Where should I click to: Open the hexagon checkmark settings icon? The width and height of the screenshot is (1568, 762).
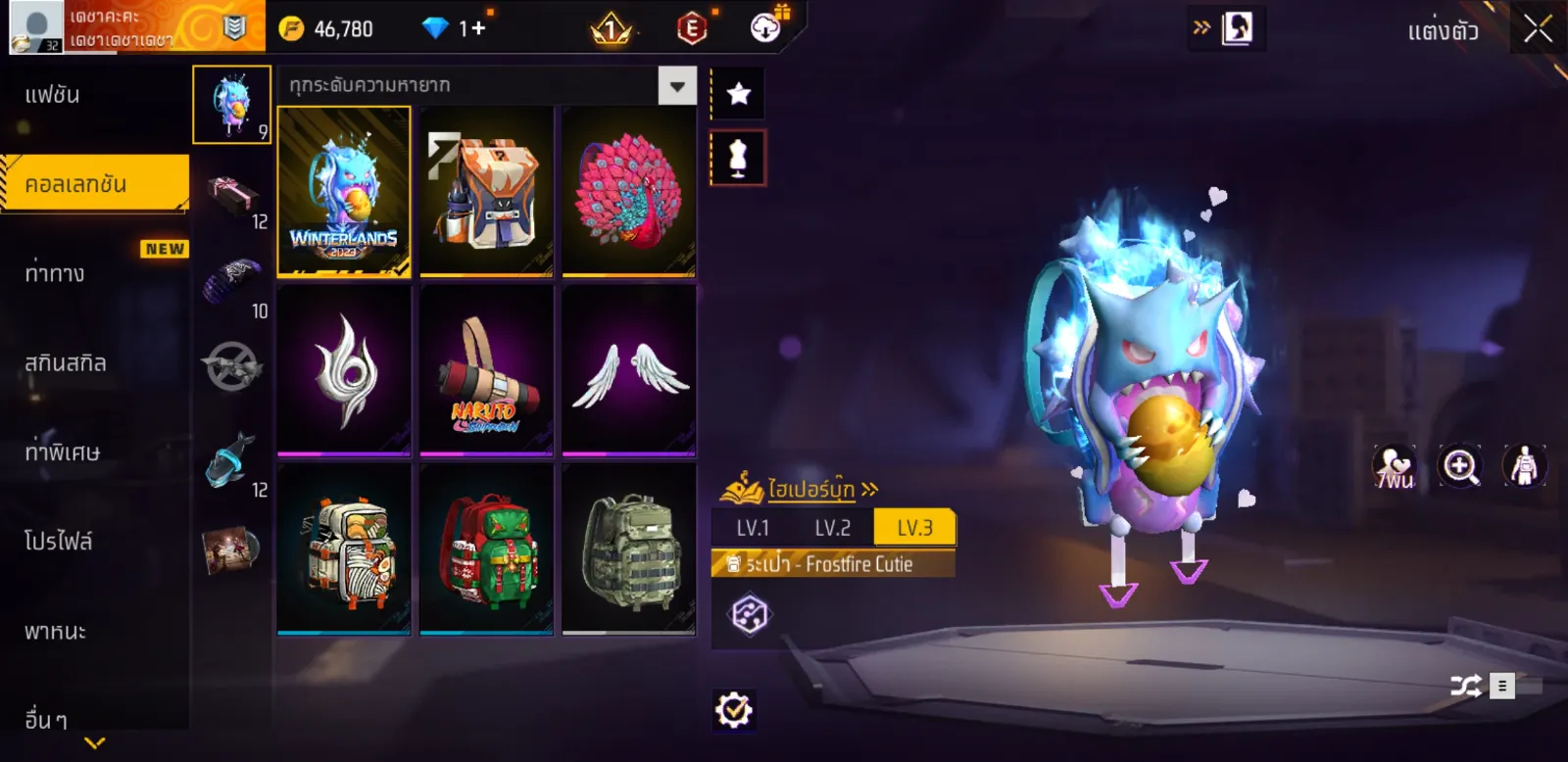tap(734, 710)
